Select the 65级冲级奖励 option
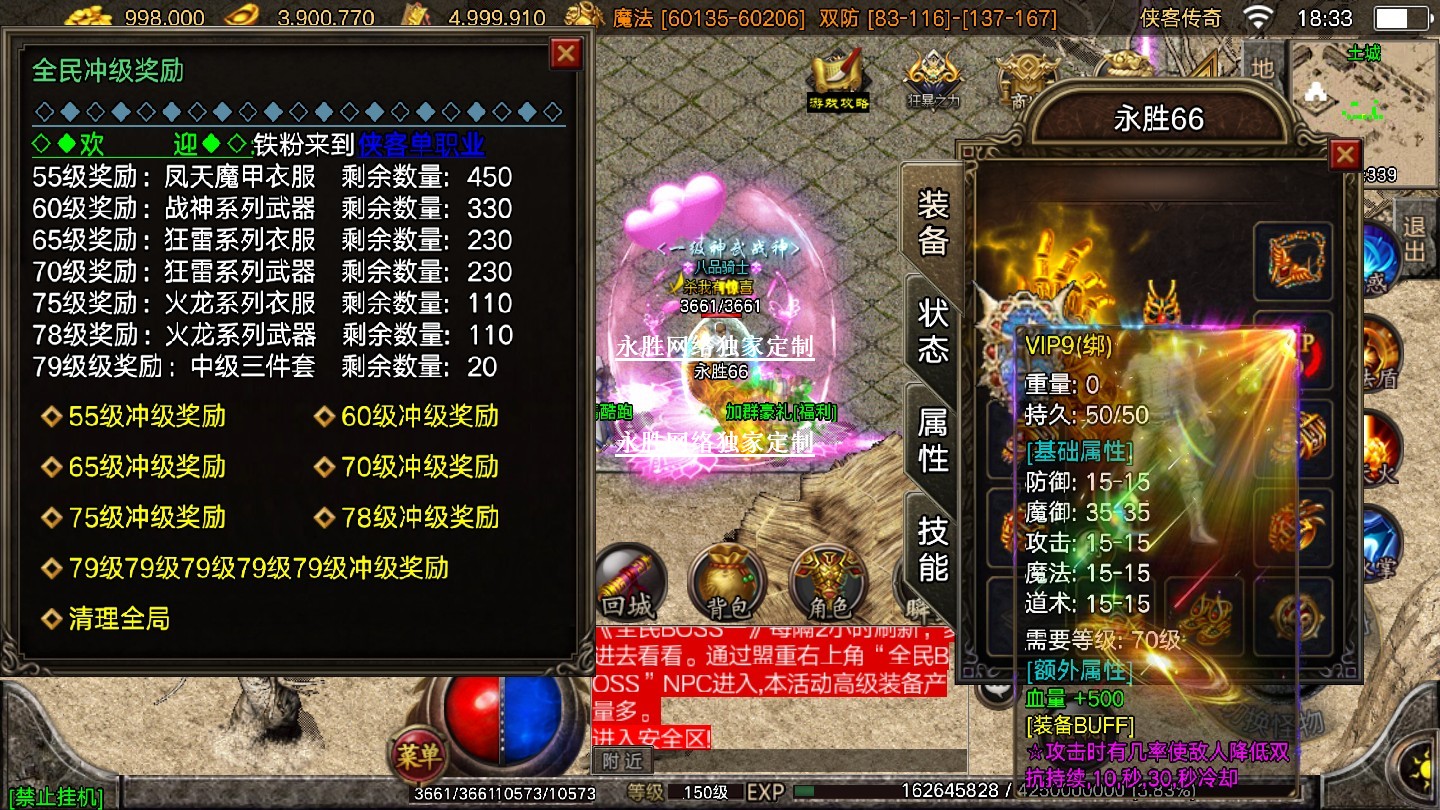 pos(146,467)
